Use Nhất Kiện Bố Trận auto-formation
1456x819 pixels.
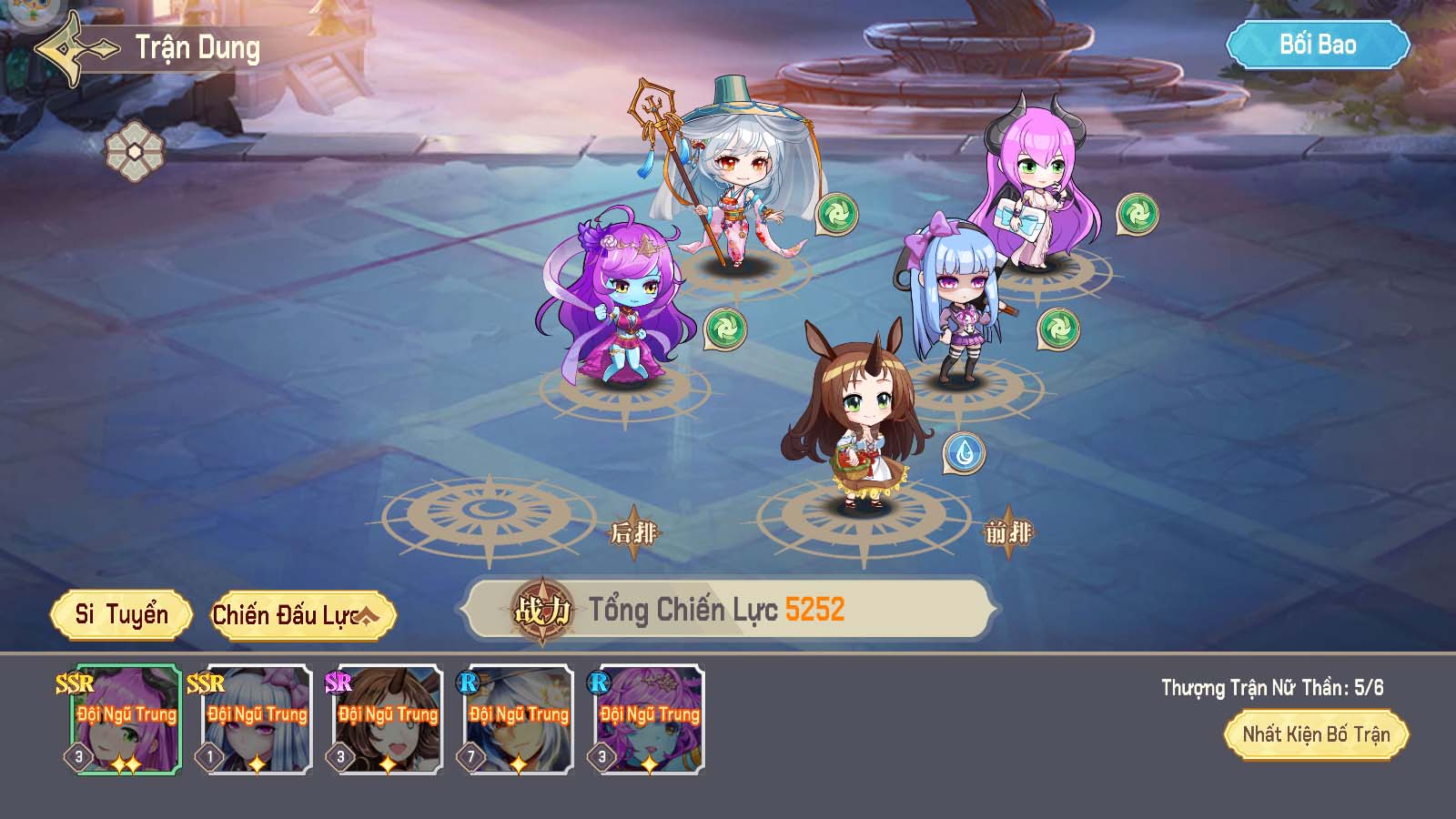pyautogui.click(x=1316, y=734)
